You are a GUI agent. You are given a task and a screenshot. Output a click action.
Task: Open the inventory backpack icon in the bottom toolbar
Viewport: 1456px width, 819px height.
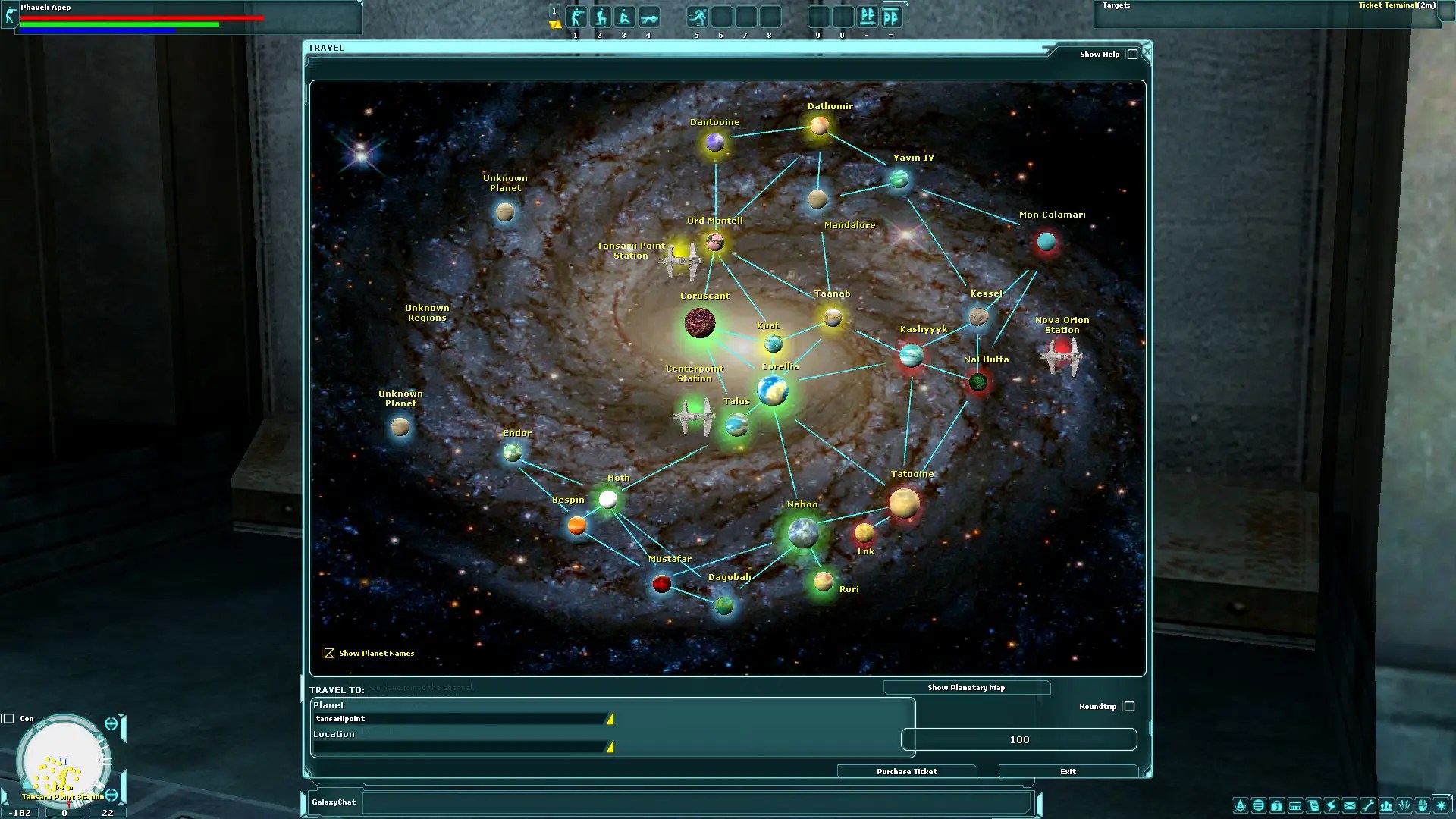click(1277, 806)
